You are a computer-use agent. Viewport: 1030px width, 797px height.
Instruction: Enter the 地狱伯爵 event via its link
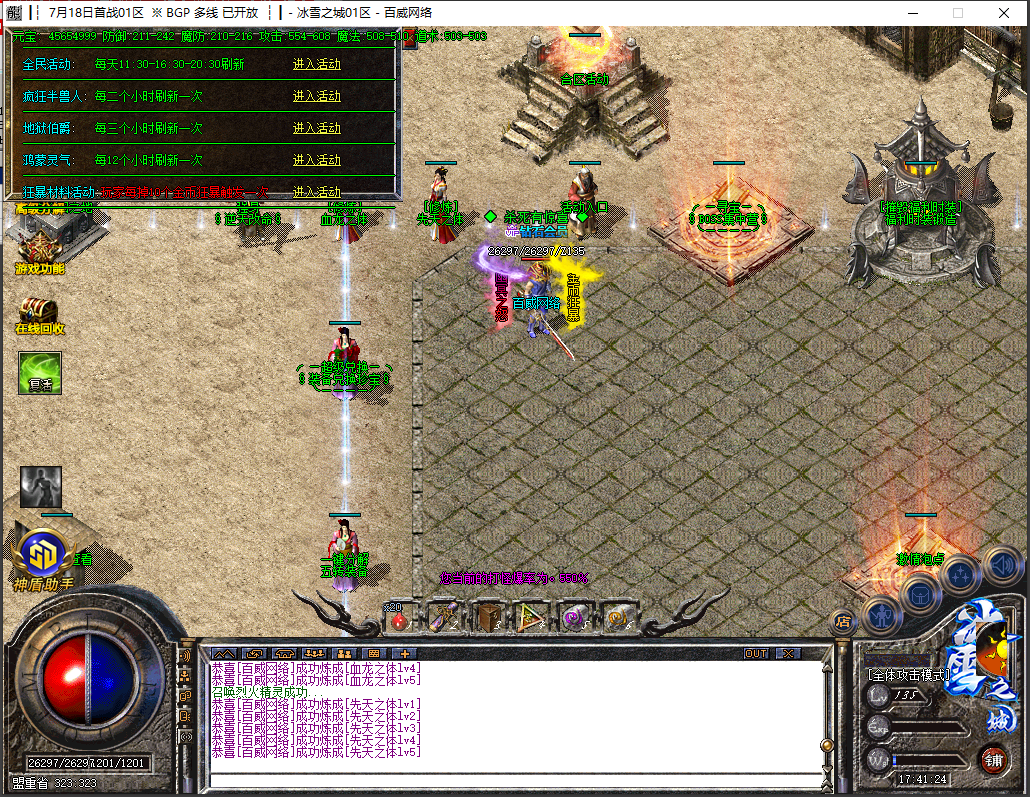click(317, 128)
